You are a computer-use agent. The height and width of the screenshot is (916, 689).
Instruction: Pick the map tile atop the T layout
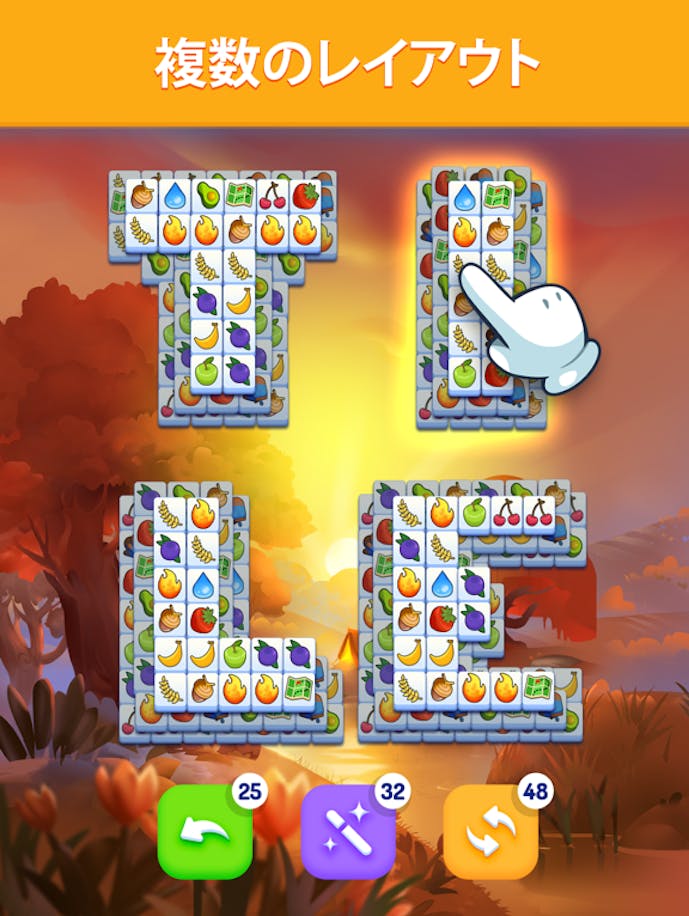[239, 196]
